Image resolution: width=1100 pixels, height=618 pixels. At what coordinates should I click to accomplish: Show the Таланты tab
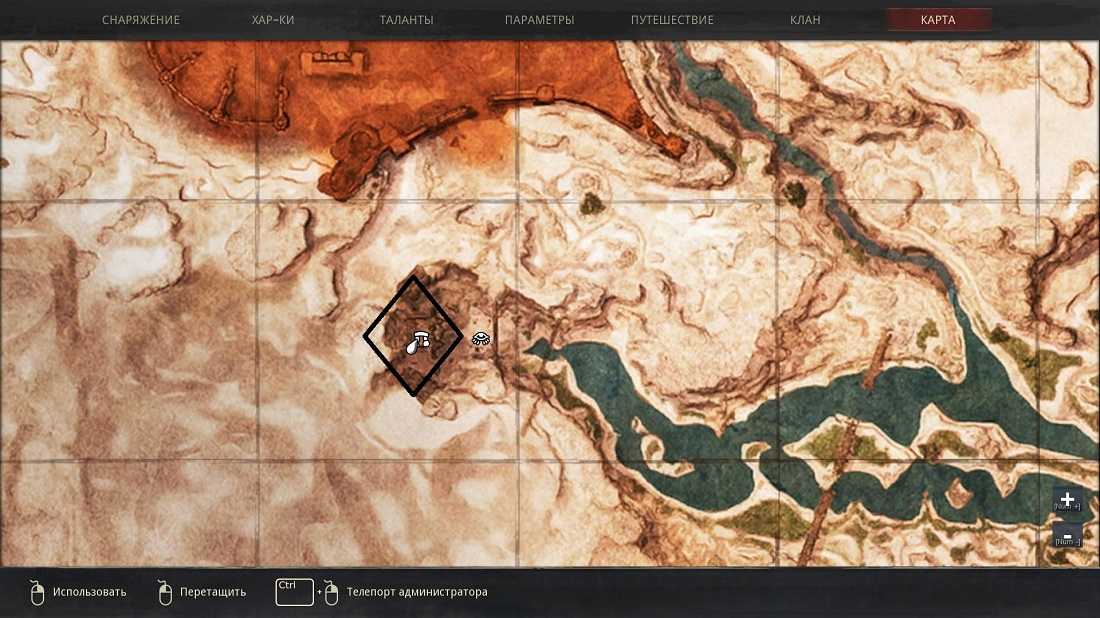[x=407, y=20]
